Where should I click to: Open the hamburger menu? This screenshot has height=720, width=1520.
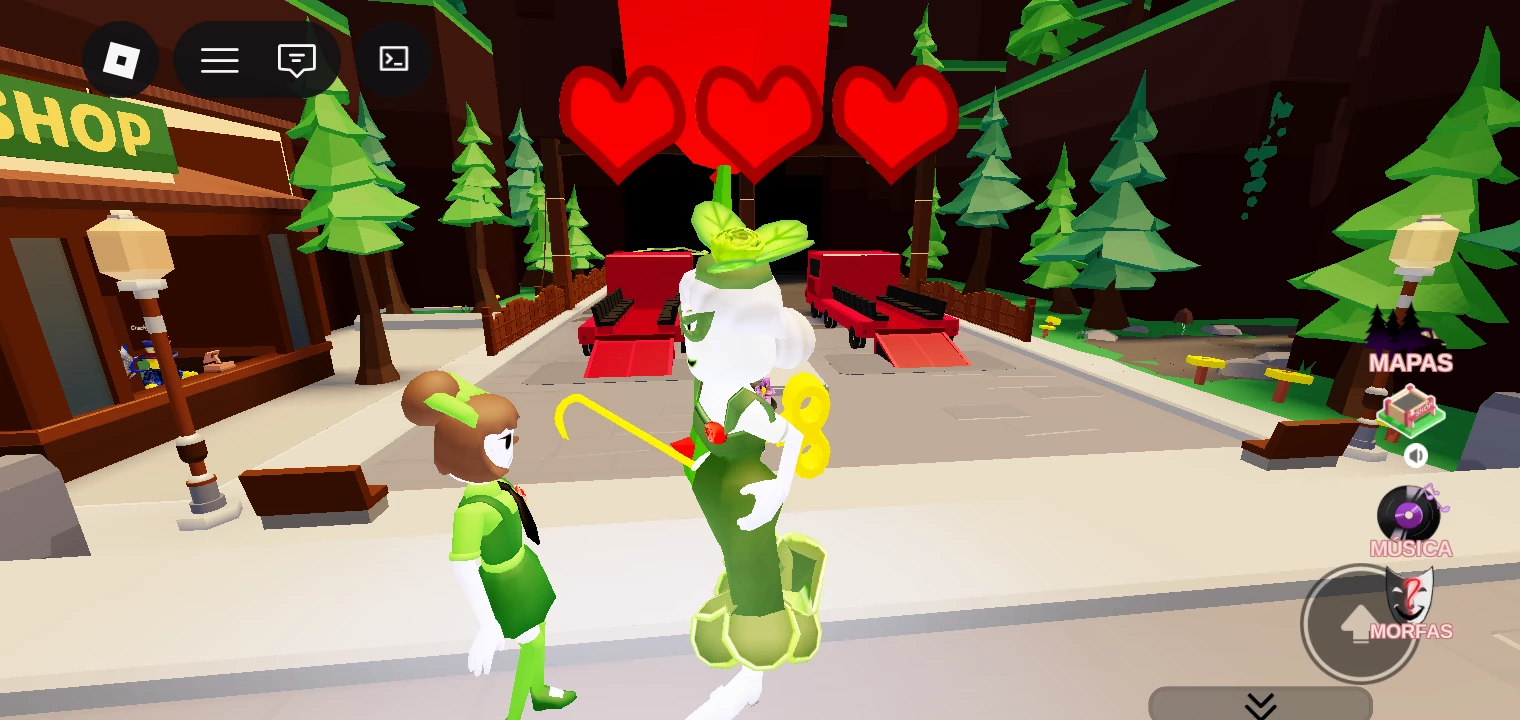click(219, 60)
